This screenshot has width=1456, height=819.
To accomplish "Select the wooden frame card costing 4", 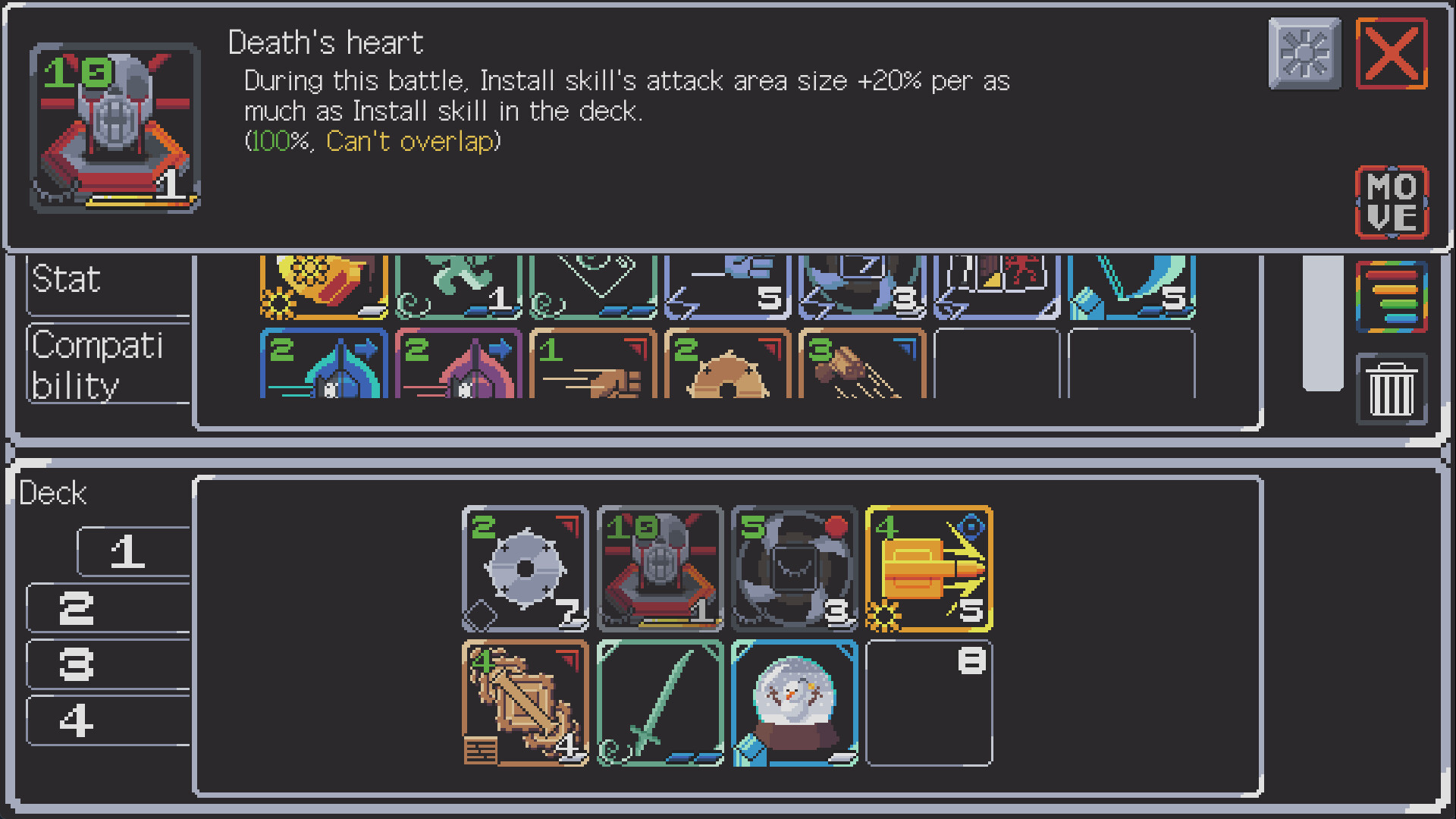I will click(x=526, y=703).
